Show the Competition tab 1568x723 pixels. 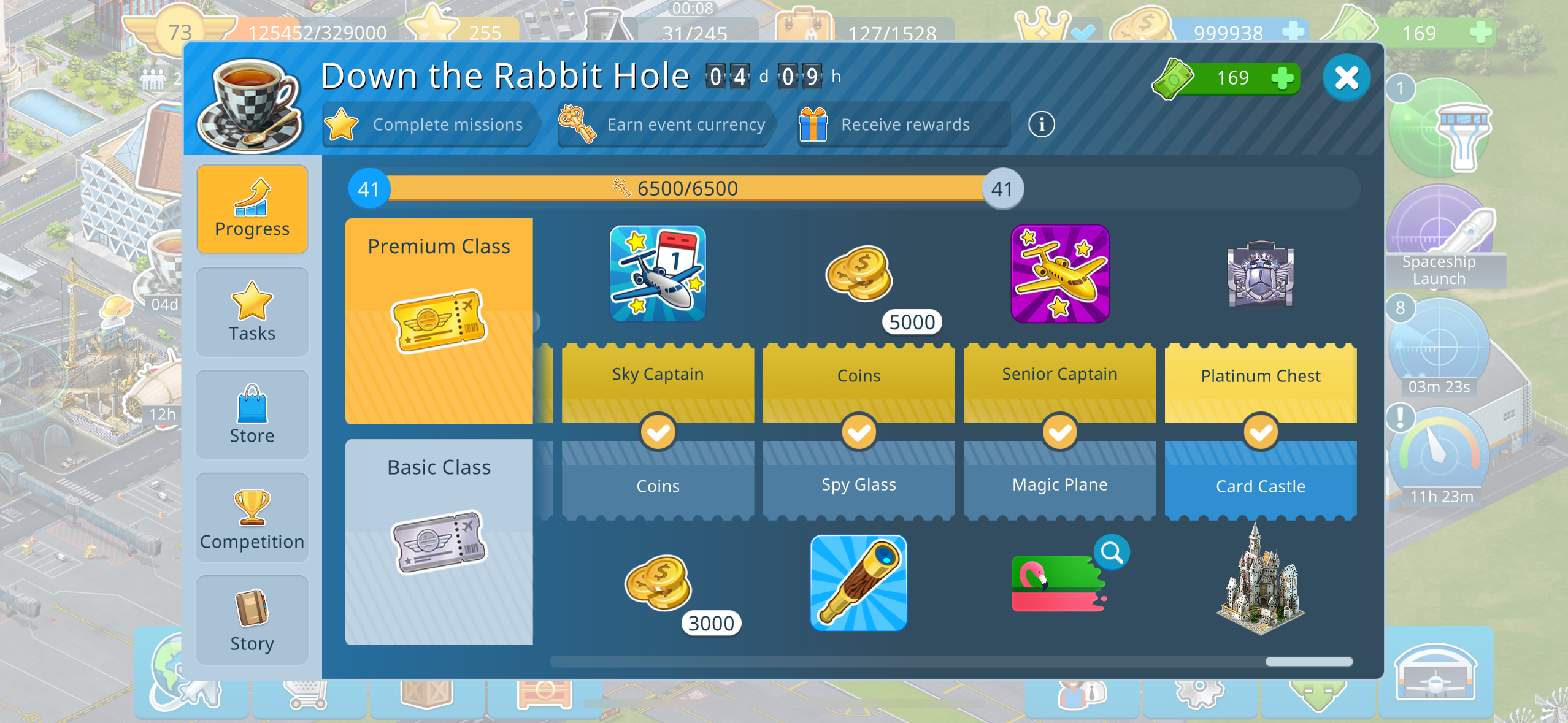(x=252, y=518)
